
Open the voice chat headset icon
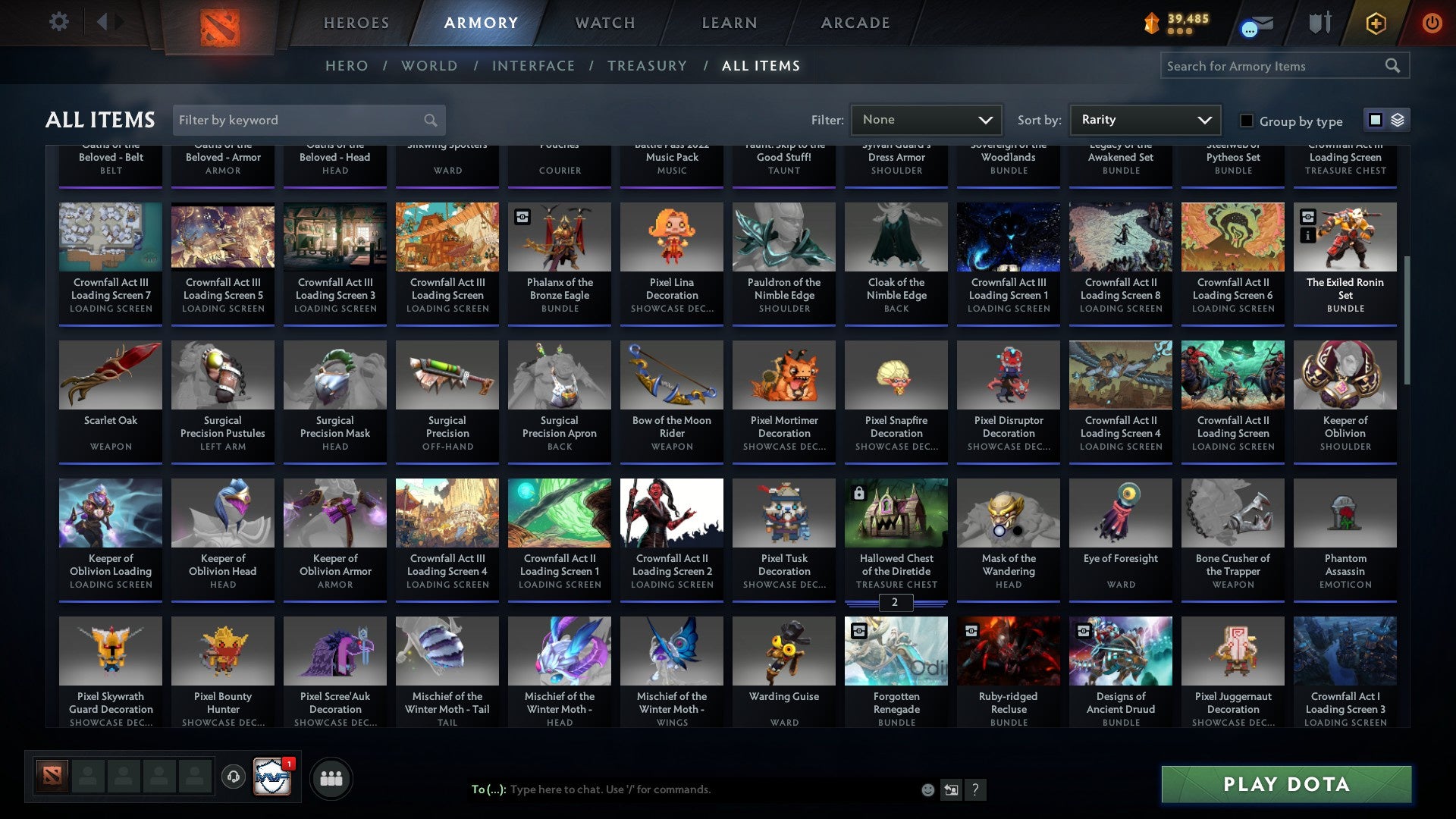(x=234, y=777)
